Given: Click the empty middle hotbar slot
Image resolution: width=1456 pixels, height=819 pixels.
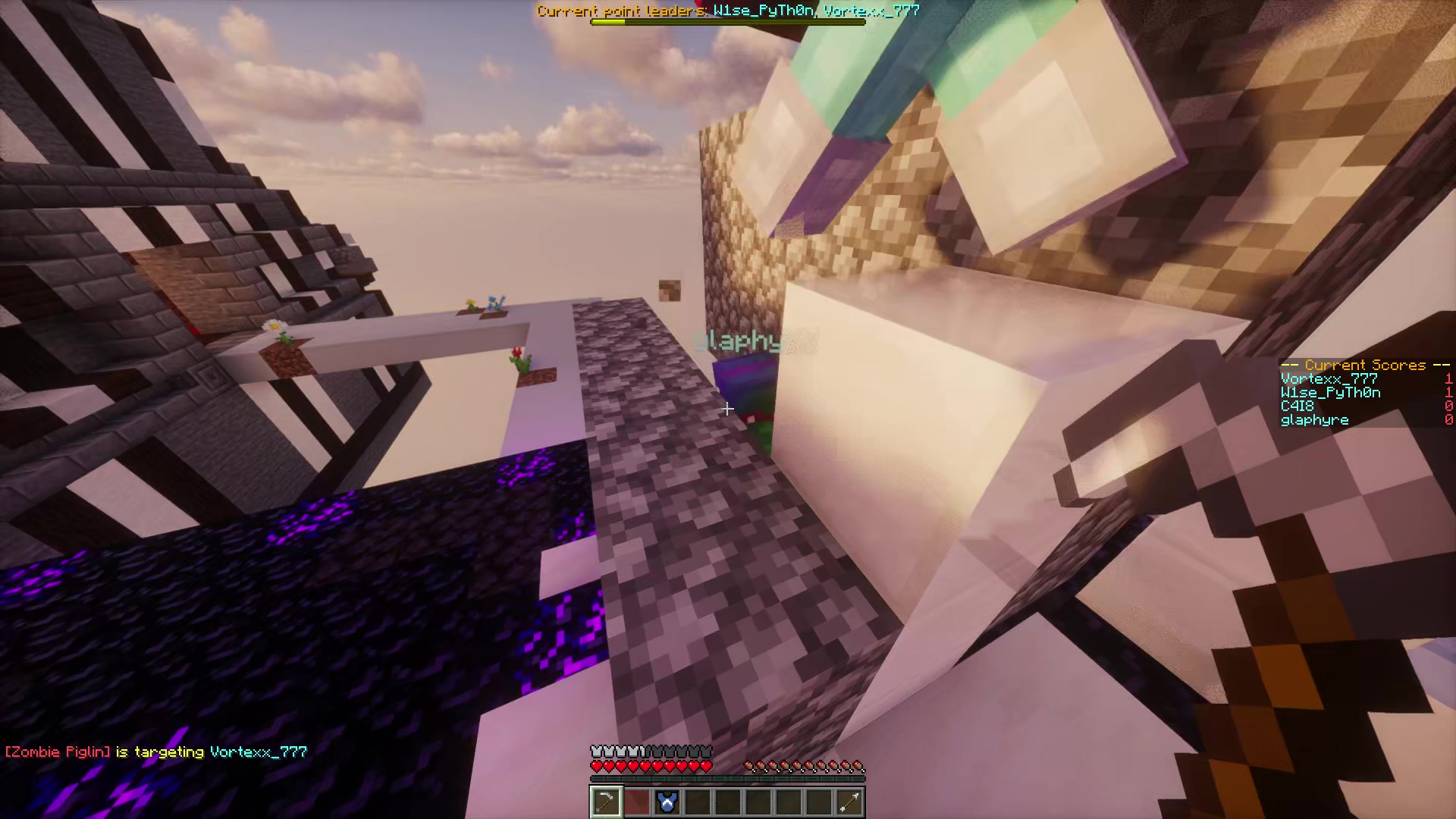Looking at the screenshot, I should 728,802.
